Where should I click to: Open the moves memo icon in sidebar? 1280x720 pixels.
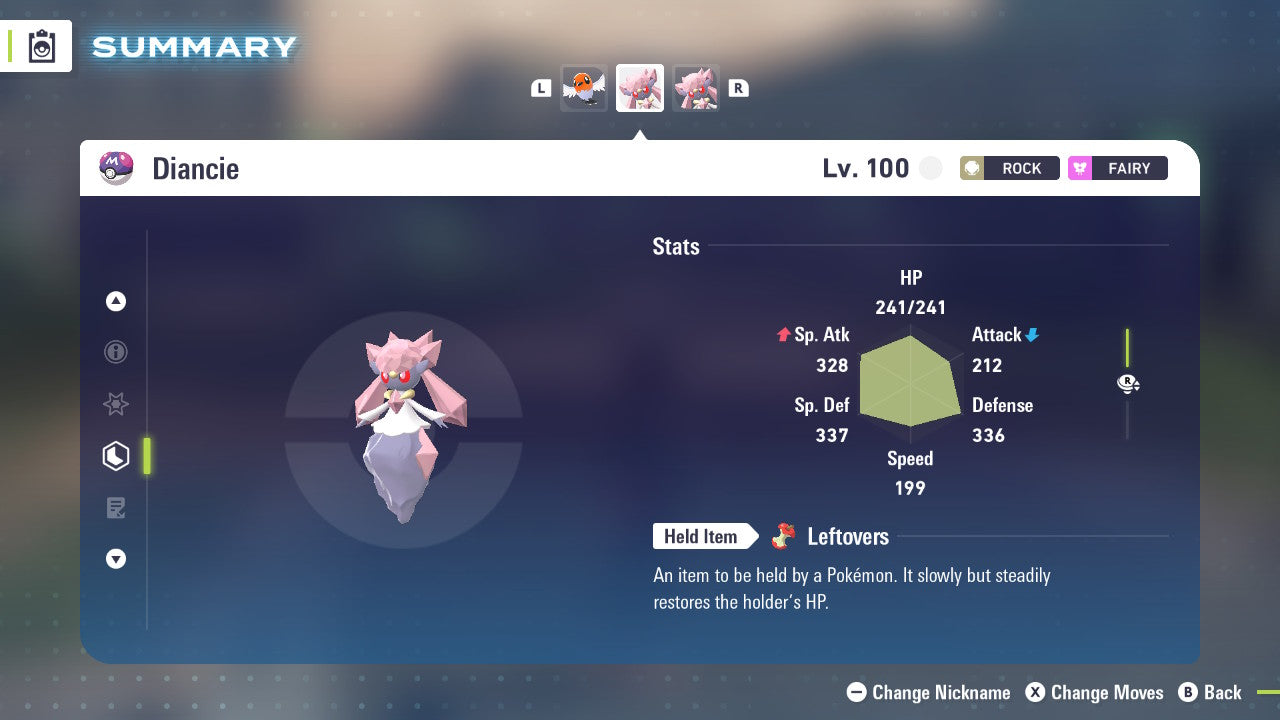click(x=116, y=507)
